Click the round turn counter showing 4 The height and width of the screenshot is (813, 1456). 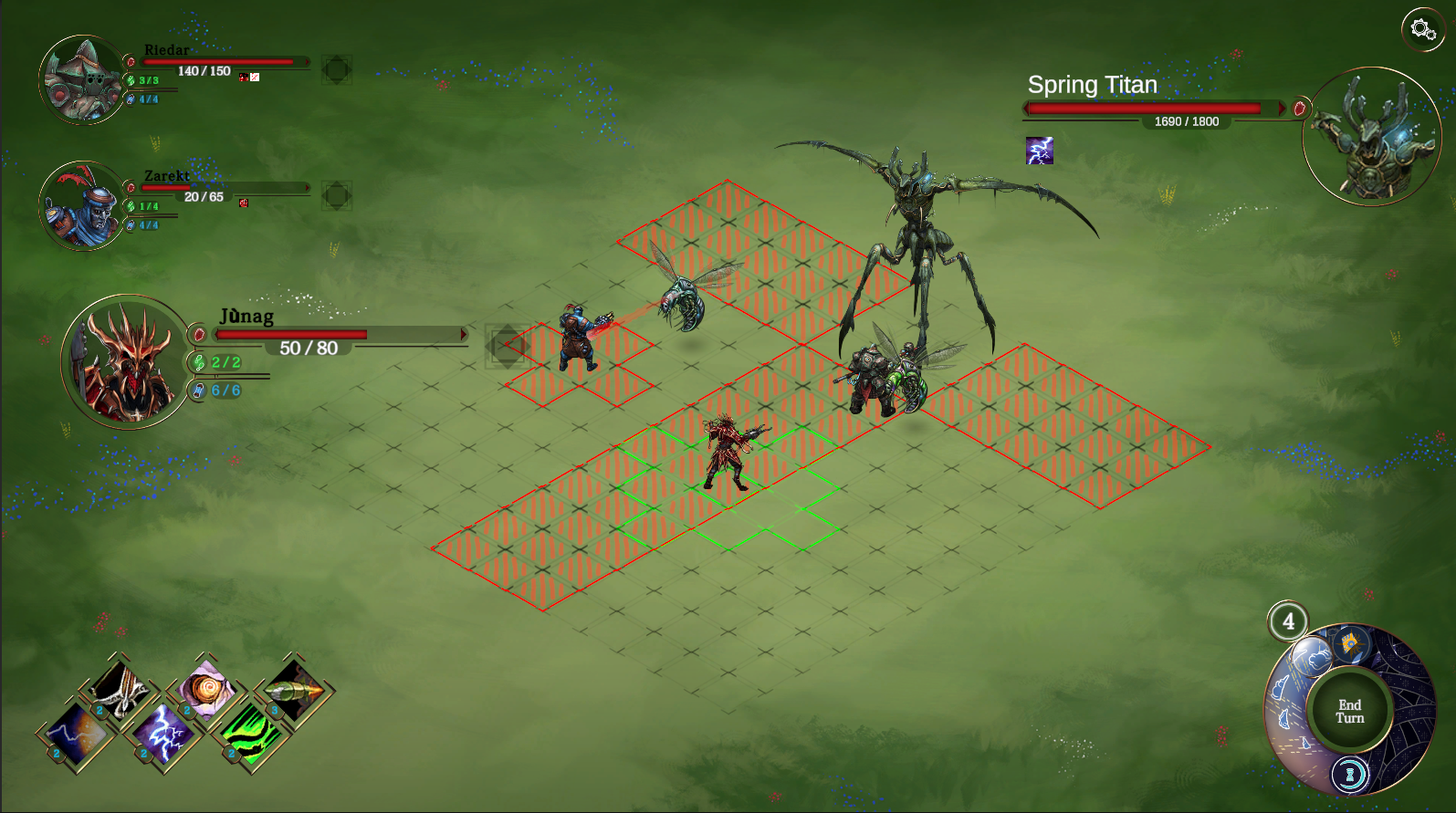pos(1289,621)
